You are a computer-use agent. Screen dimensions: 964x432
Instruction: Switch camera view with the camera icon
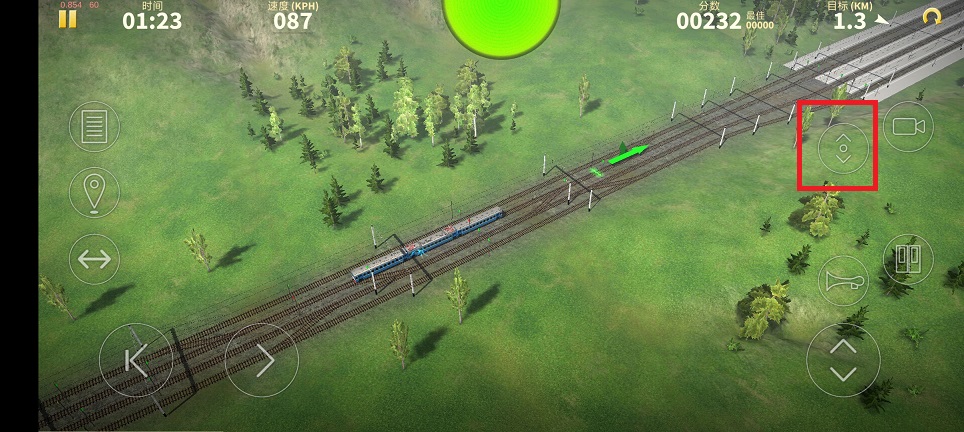click(907, 126)
